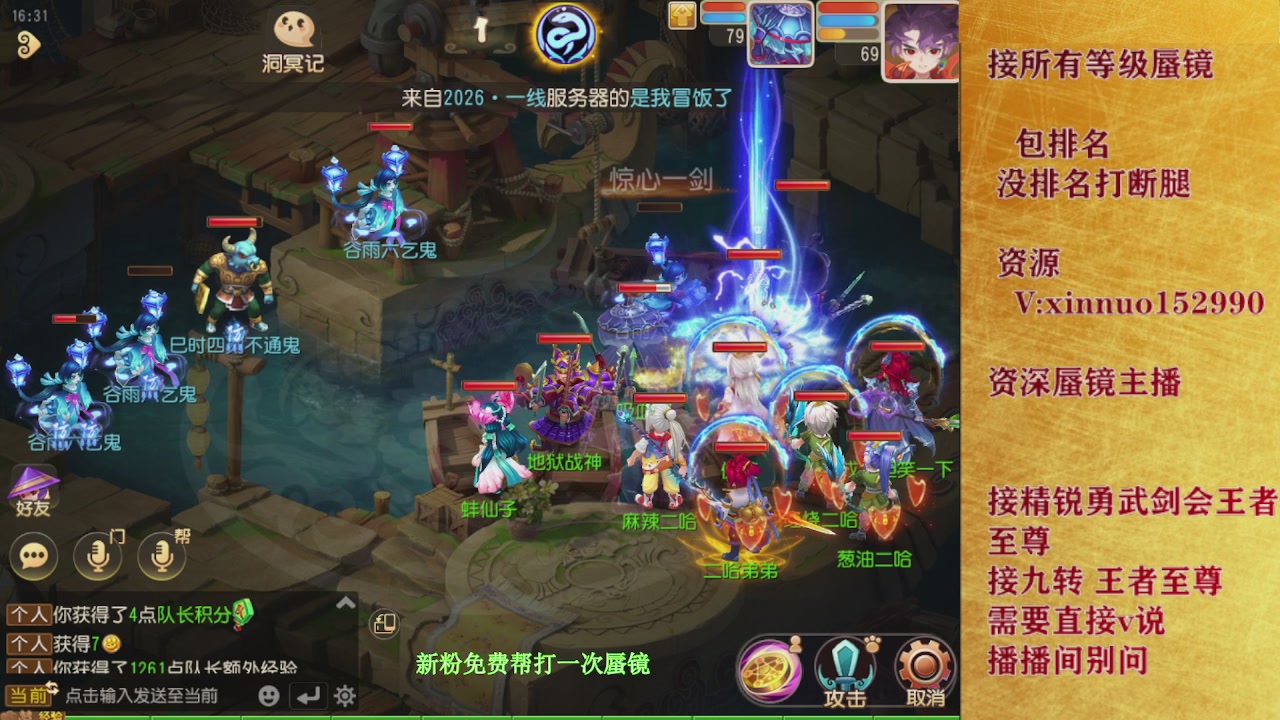Open the speech bubble chat icon
1280x720 pixels.
(x=33, y=556)
